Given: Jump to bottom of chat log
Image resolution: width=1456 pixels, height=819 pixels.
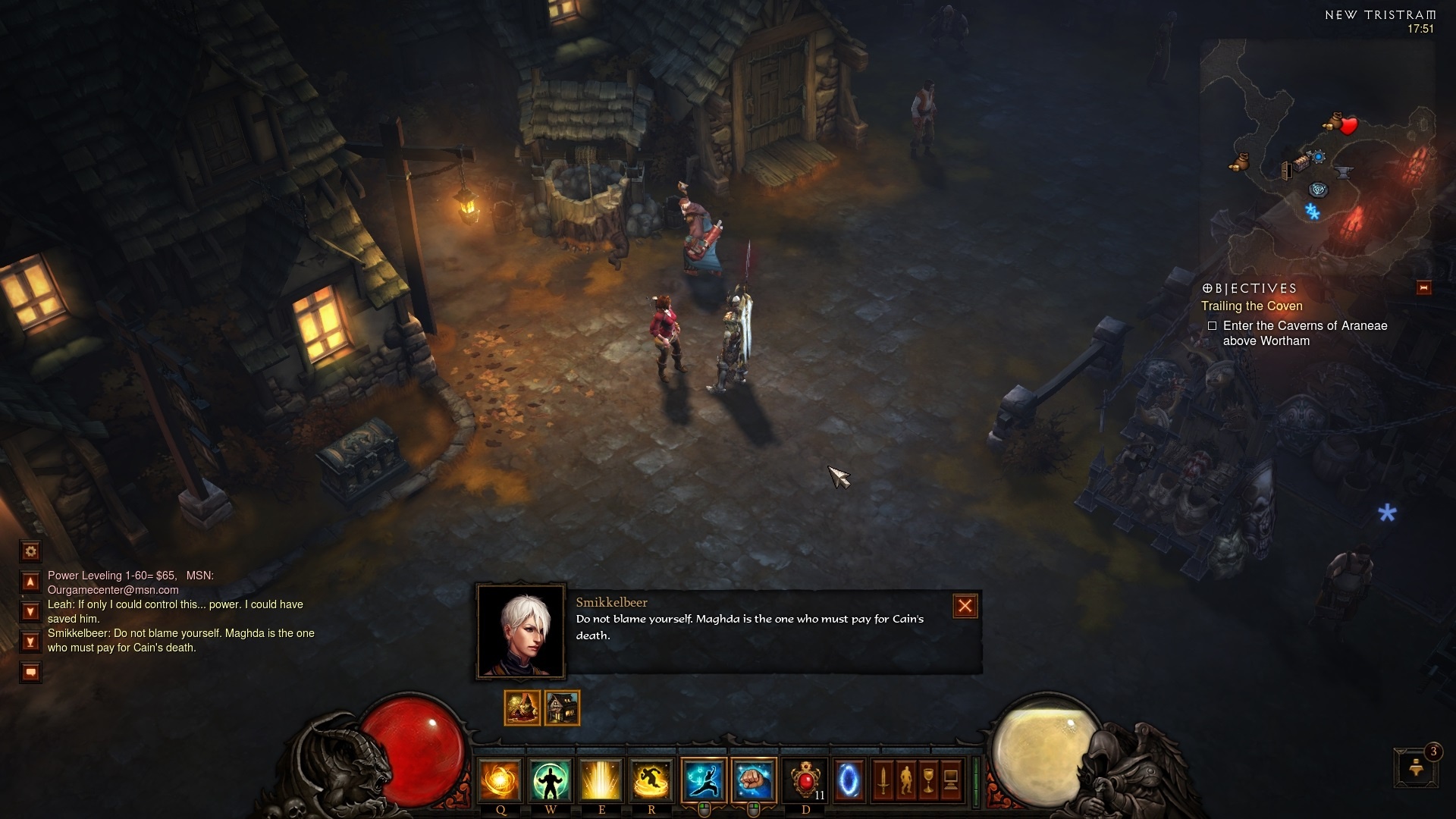Looking at the screenshot, I should click(30, 642).
